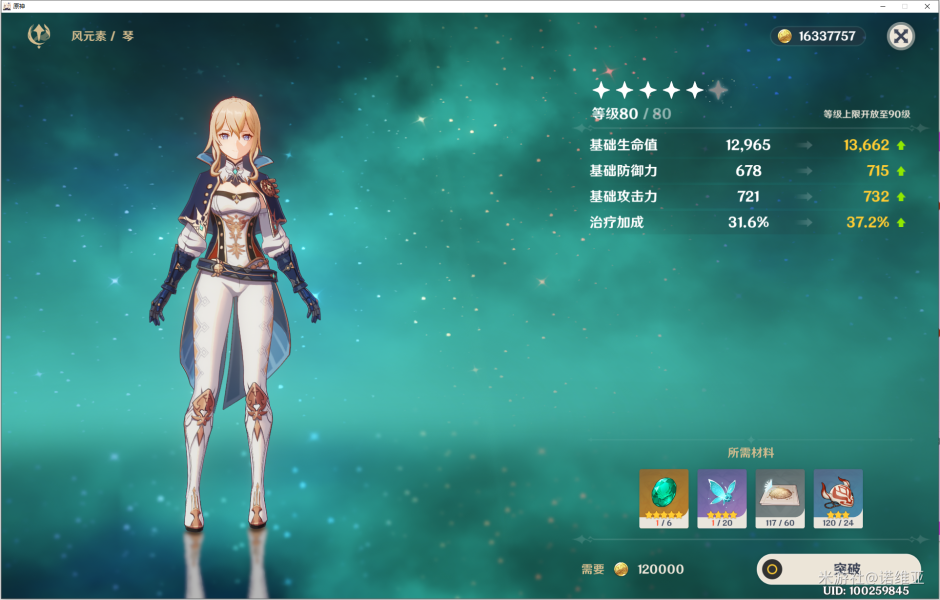
Task: Close the ascension screen with the round X
Action: [x=901, y=37]
